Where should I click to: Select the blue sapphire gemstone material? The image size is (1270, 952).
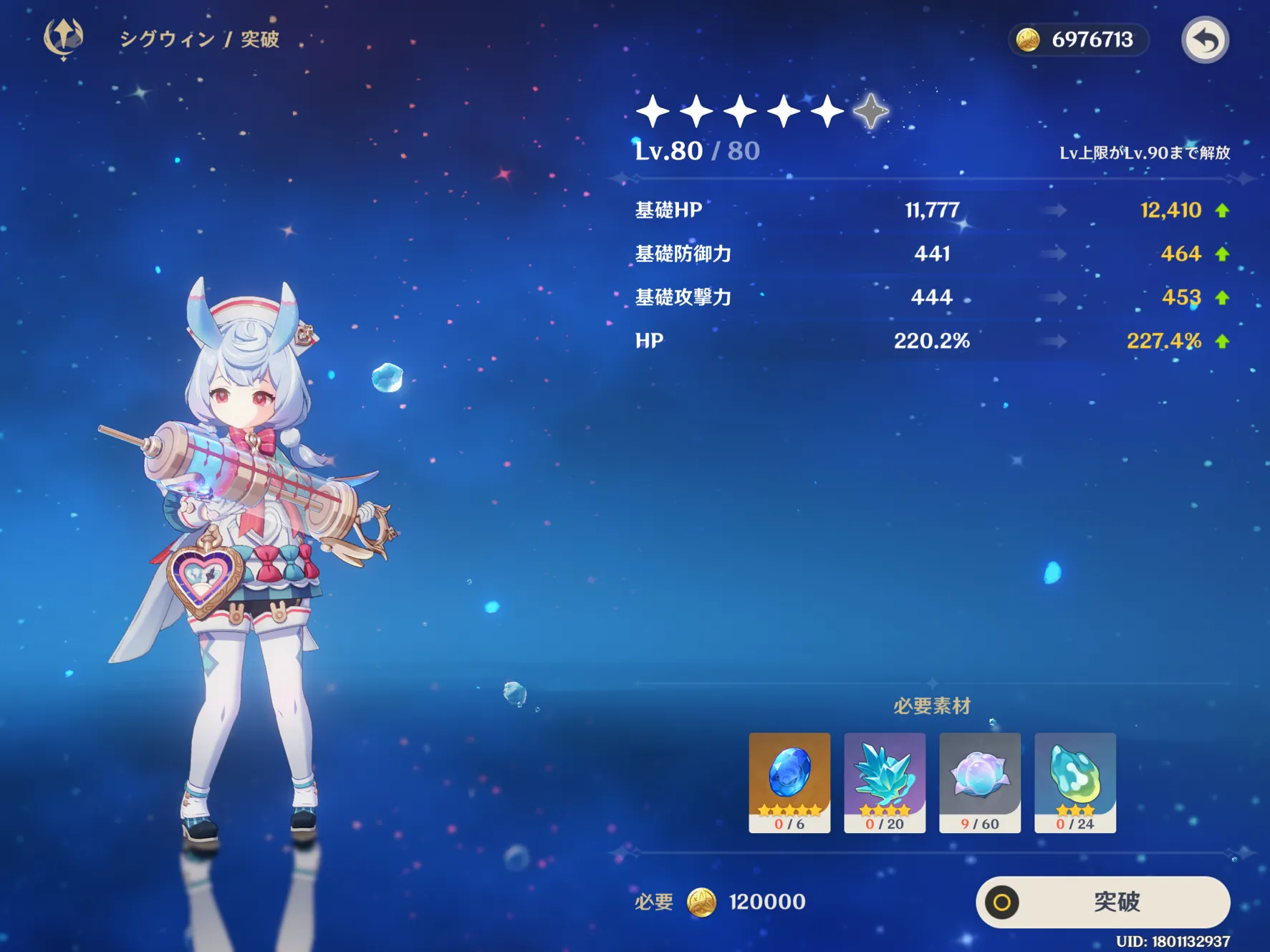789,782
